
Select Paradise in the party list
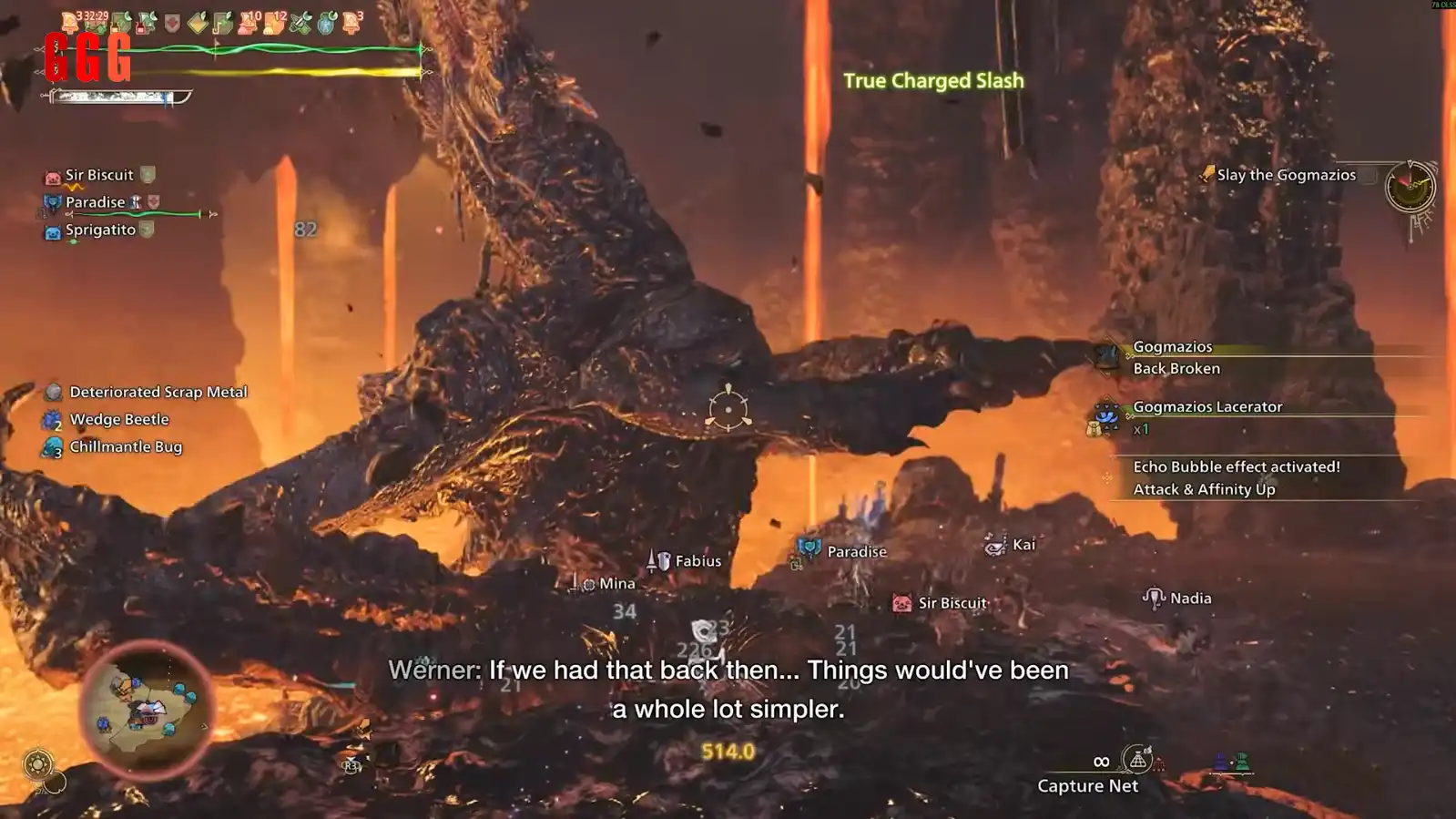pos(95,202)
